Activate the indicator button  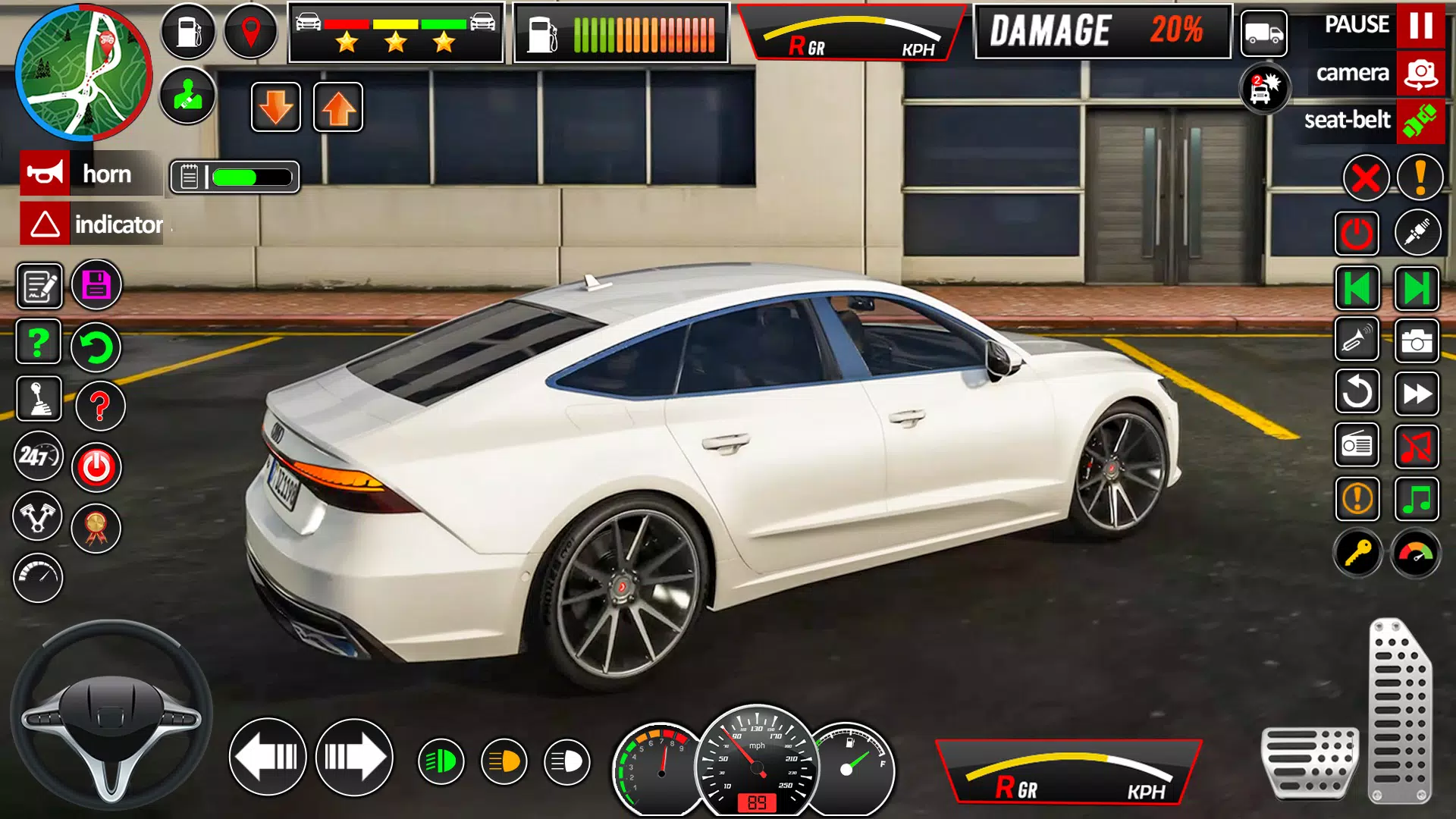(91, 224)
